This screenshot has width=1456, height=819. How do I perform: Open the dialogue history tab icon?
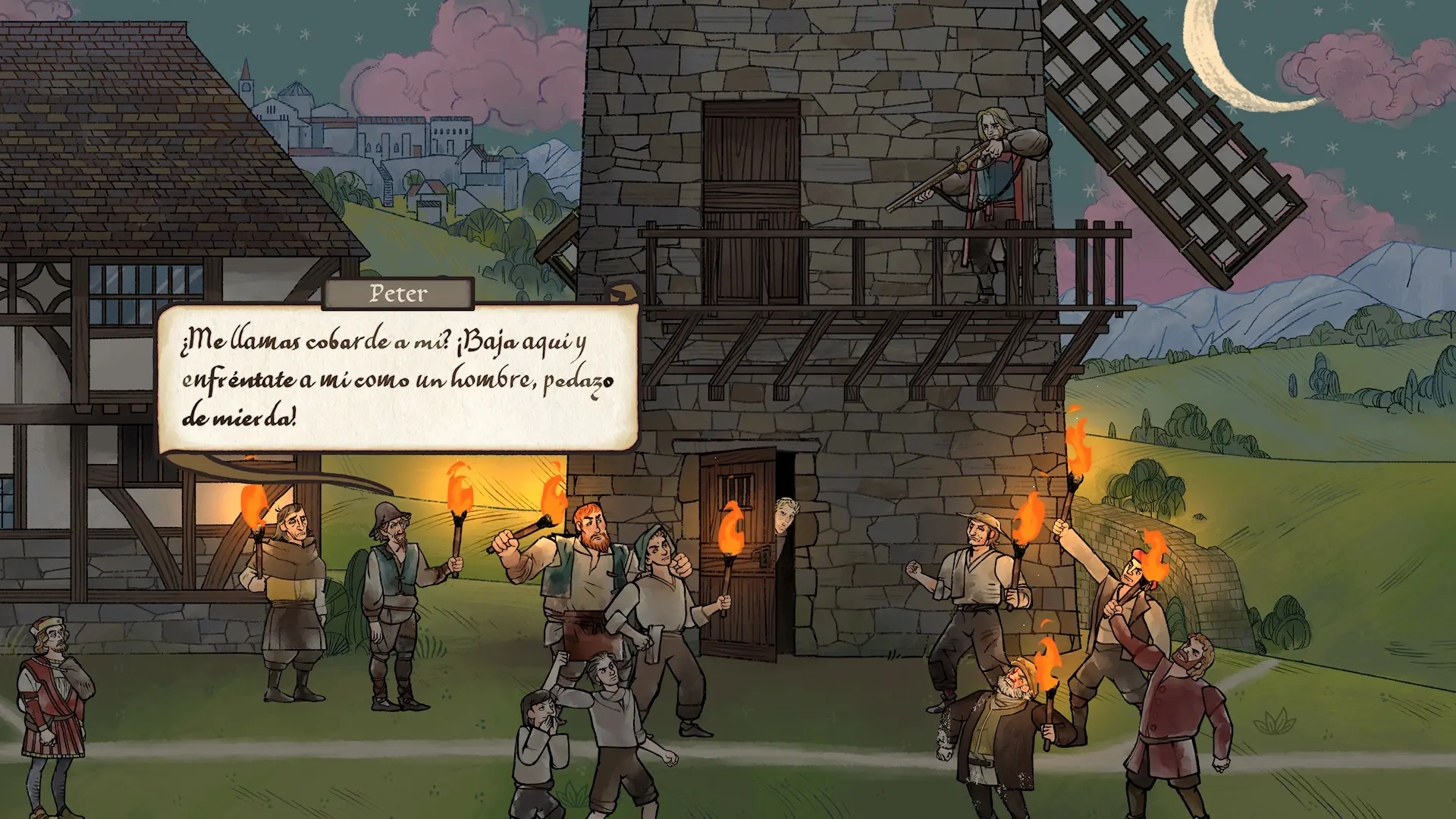click(623, 293)
